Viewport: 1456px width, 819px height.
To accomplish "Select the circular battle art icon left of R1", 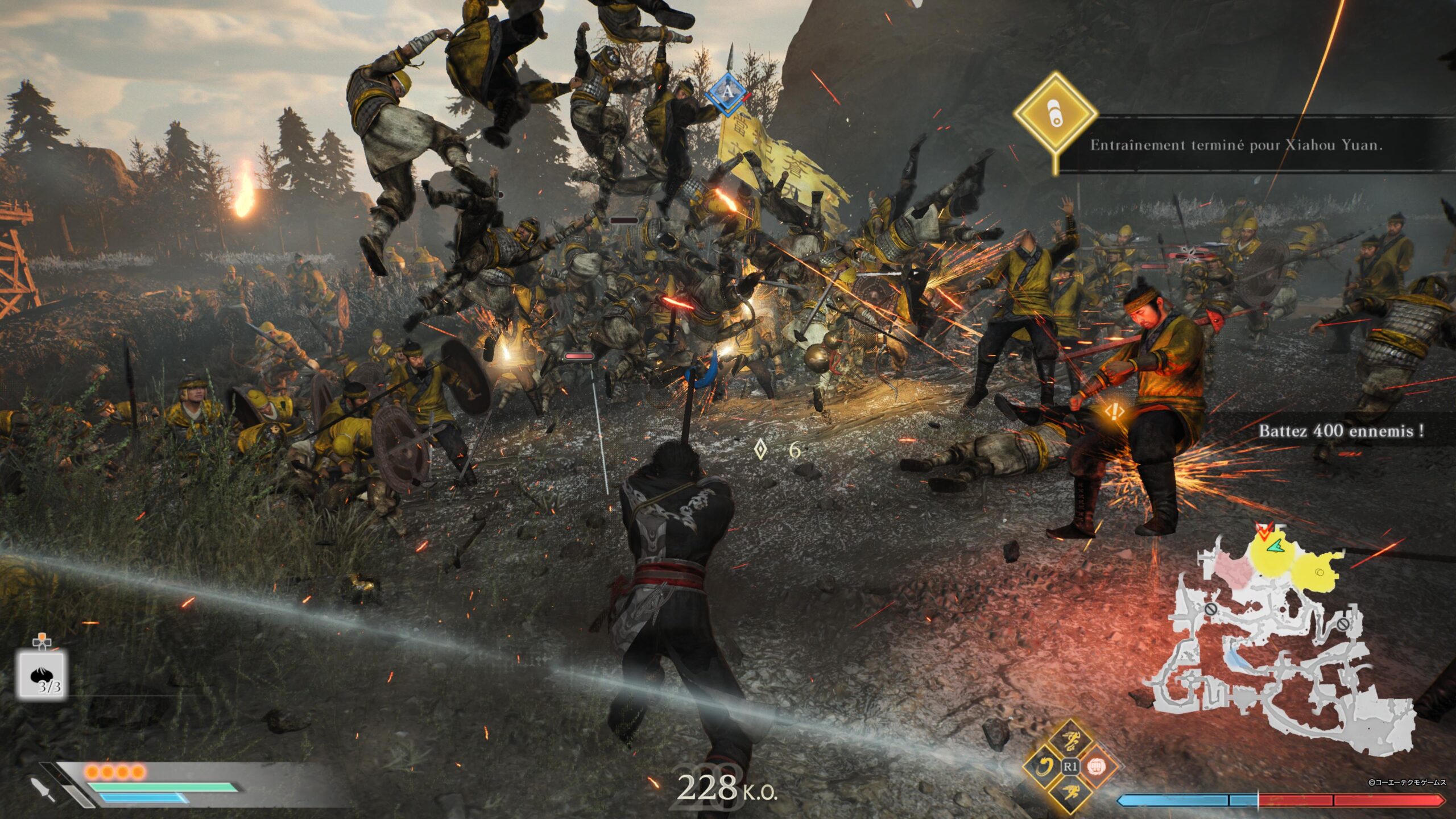I will 1045,766.
